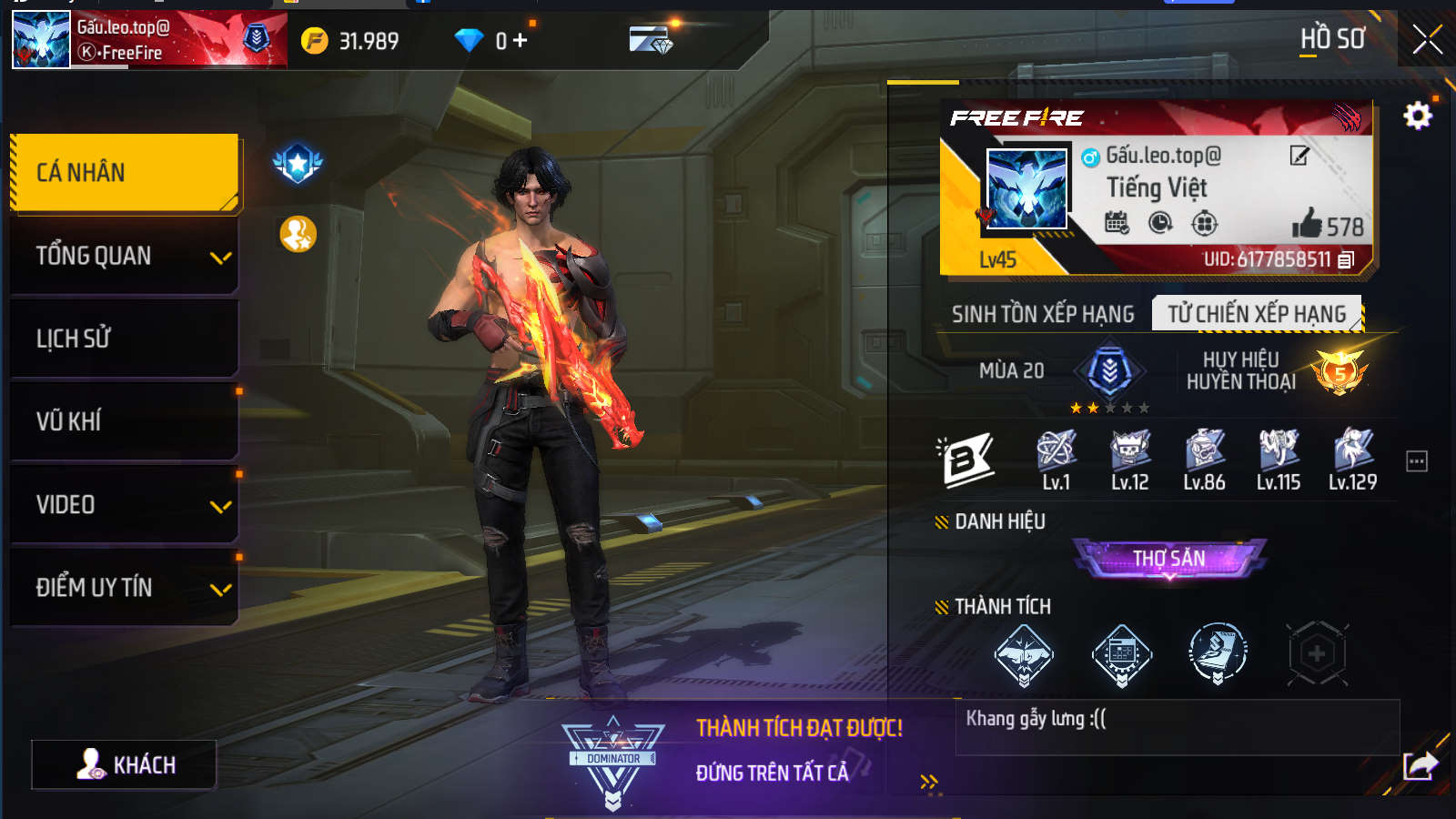Open the ĐIỂM UY TÍN section
This screenshot has width=1456, height=819.
click(125, 587)
